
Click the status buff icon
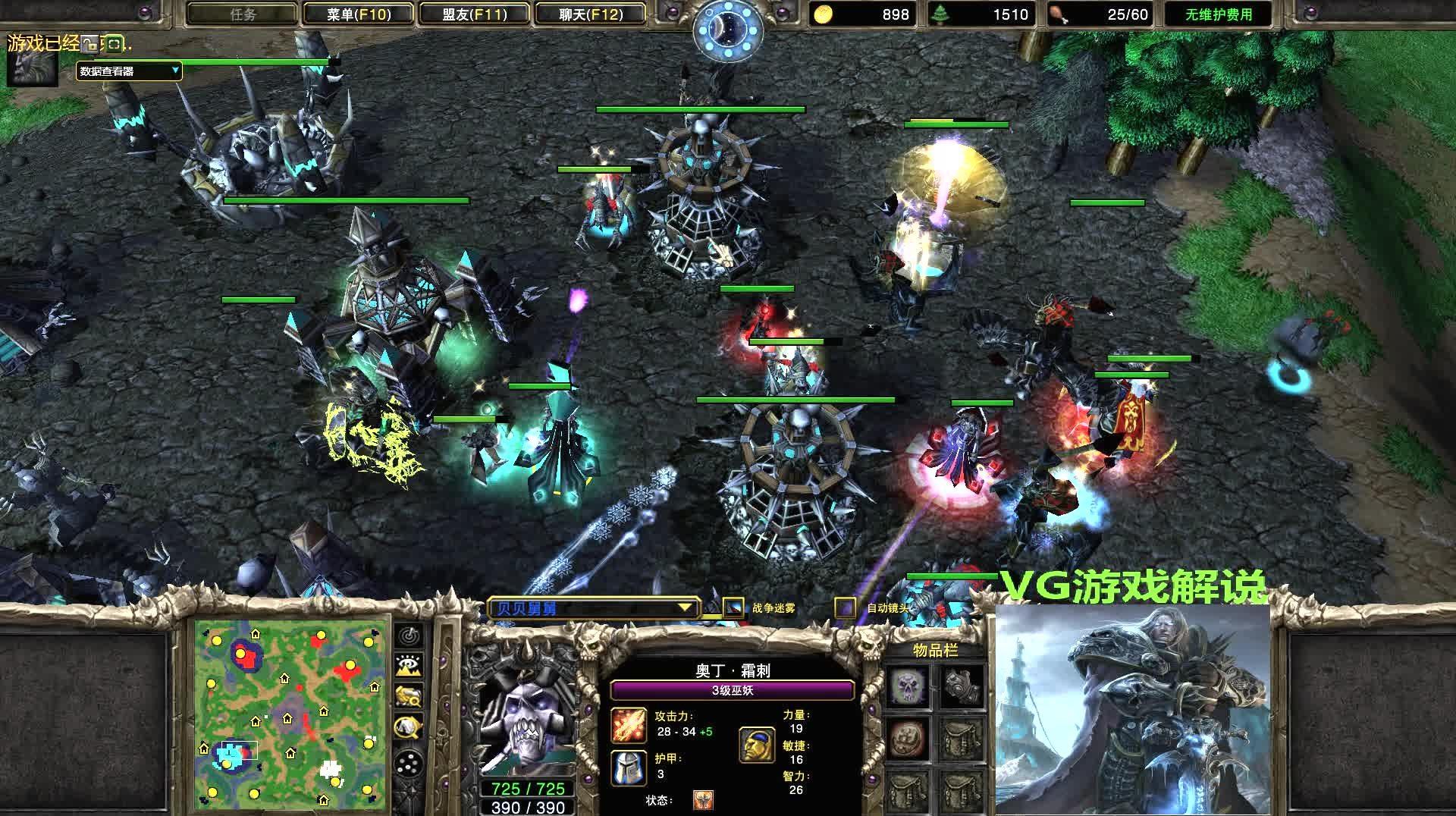[x=703, y=800]
